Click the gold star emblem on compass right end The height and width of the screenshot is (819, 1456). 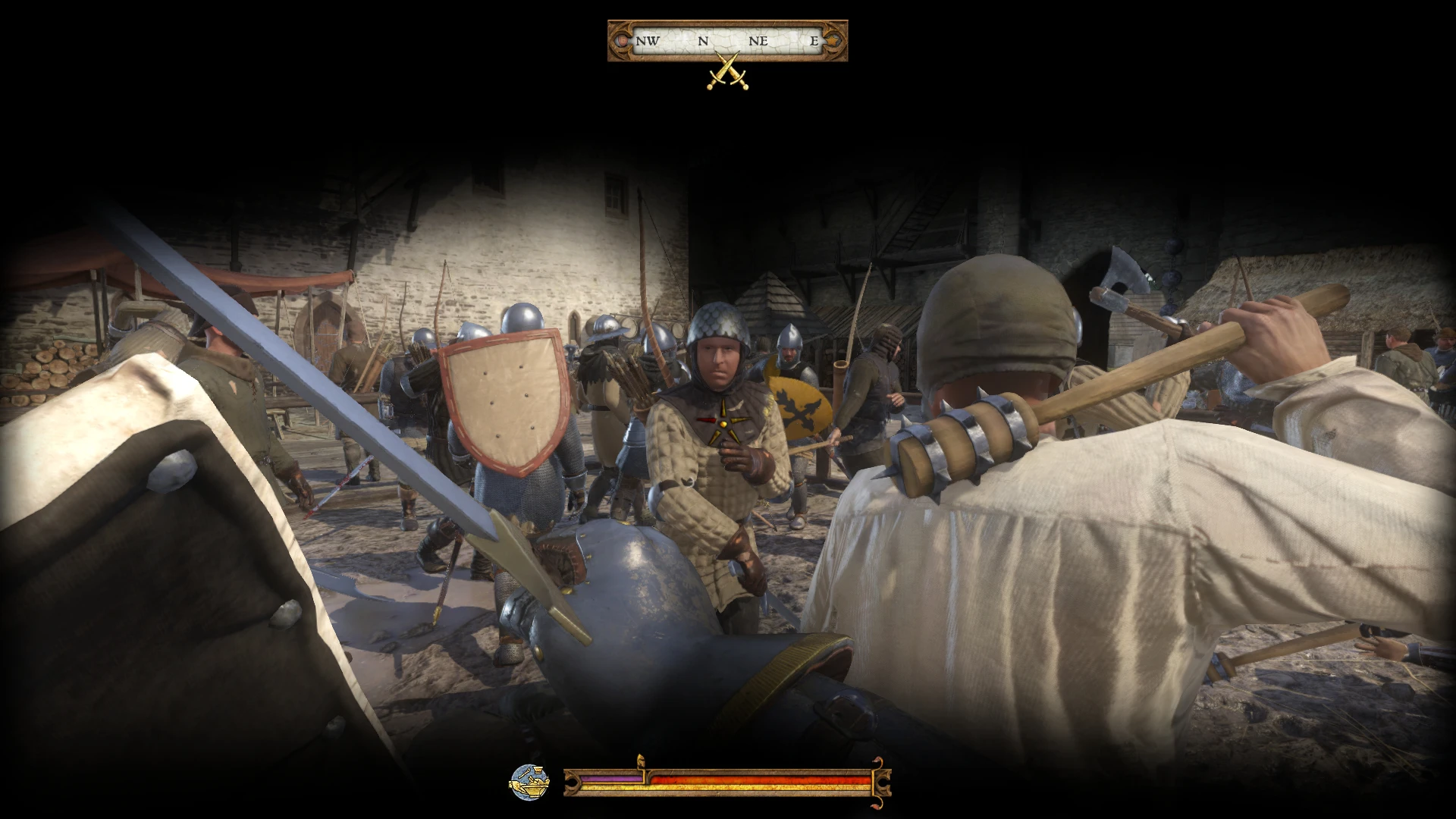[831, 41]
